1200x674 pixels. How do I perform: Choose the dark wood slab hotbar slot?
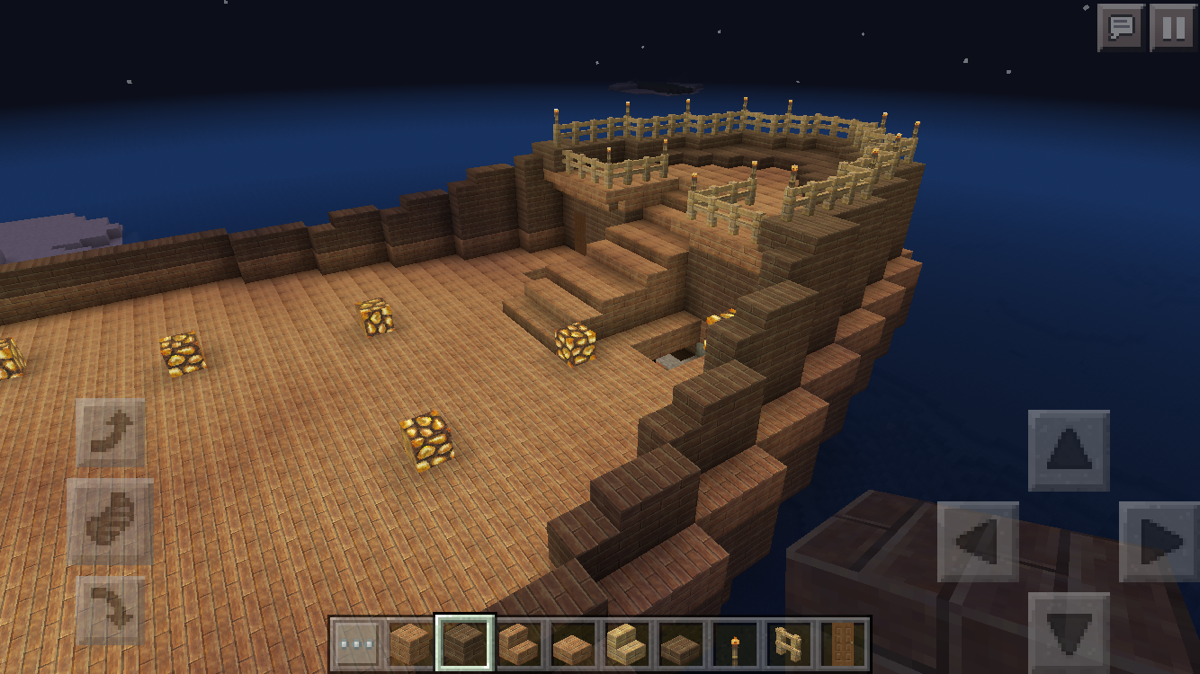point(681,644)
